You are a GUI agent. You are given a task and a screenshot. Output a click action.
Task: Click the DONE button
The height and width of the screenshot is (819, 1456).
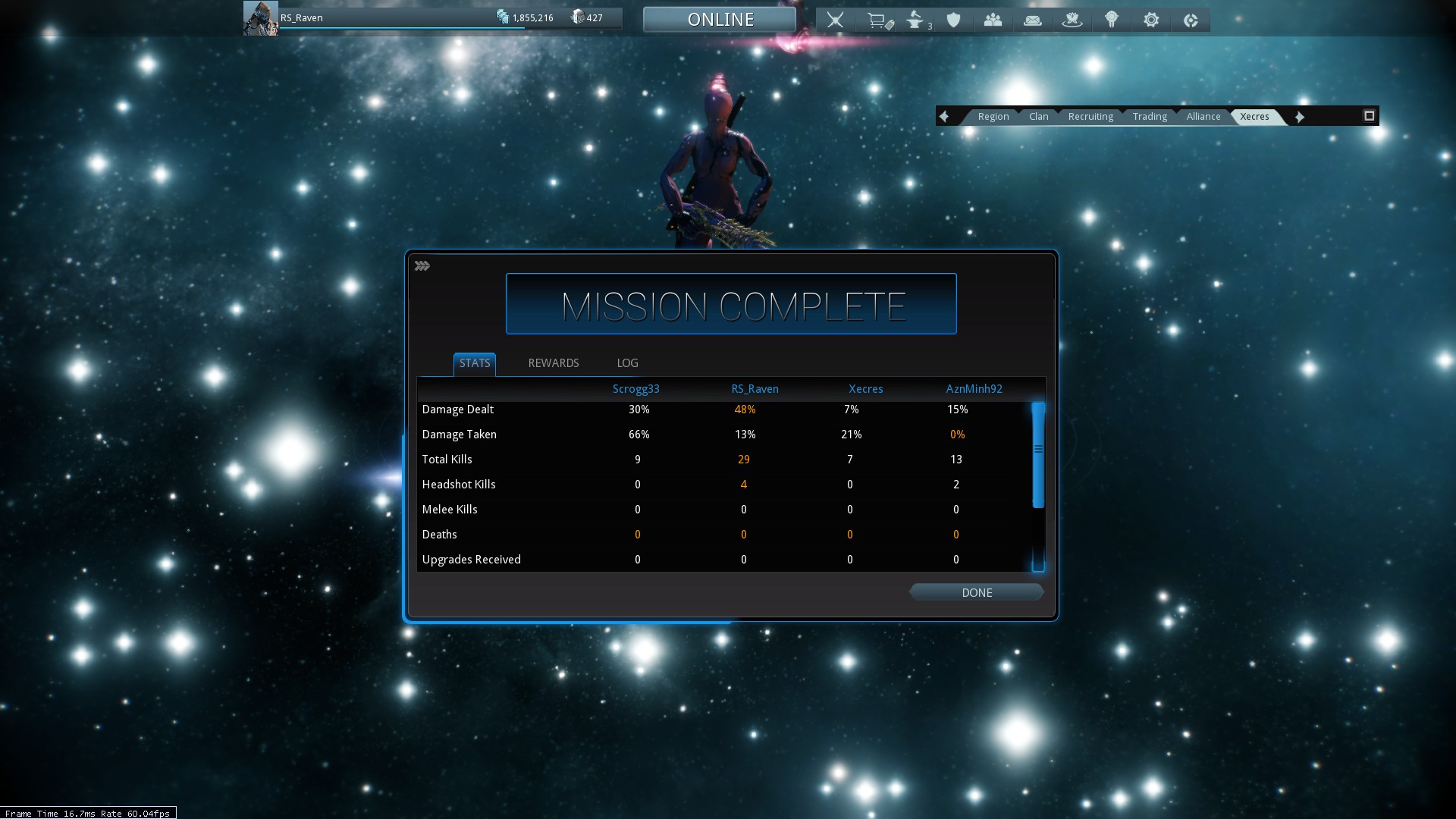pos(976,592)
